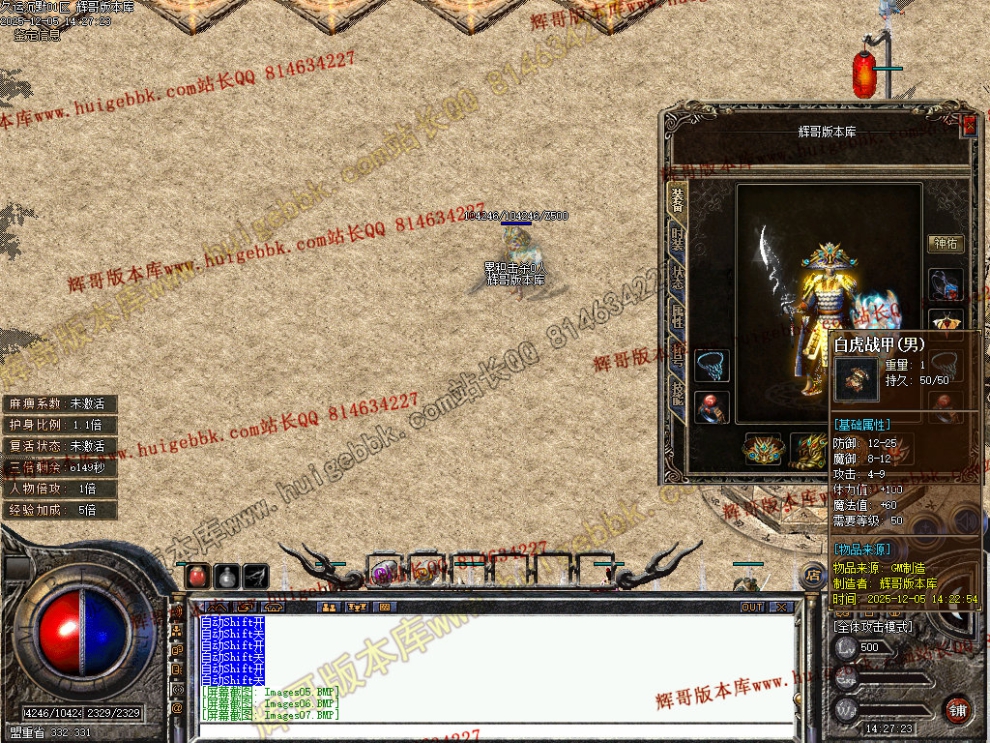
Task: Use the white flask potion
Action: (227, 575)
